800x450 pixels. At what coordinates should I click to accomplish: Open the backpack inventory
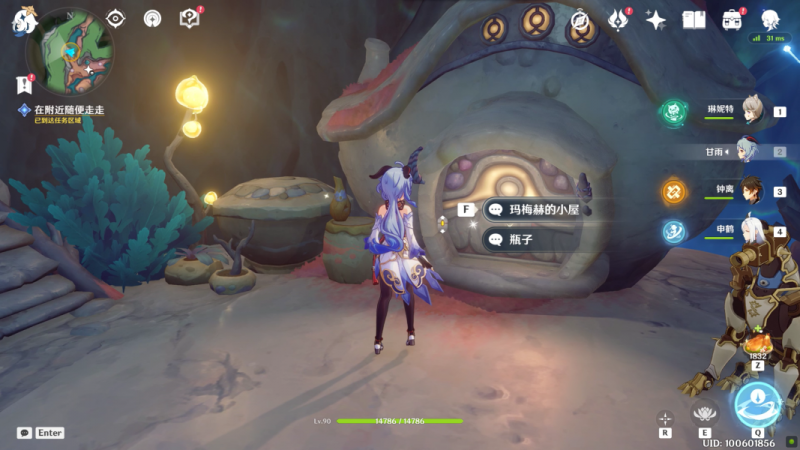732,19
